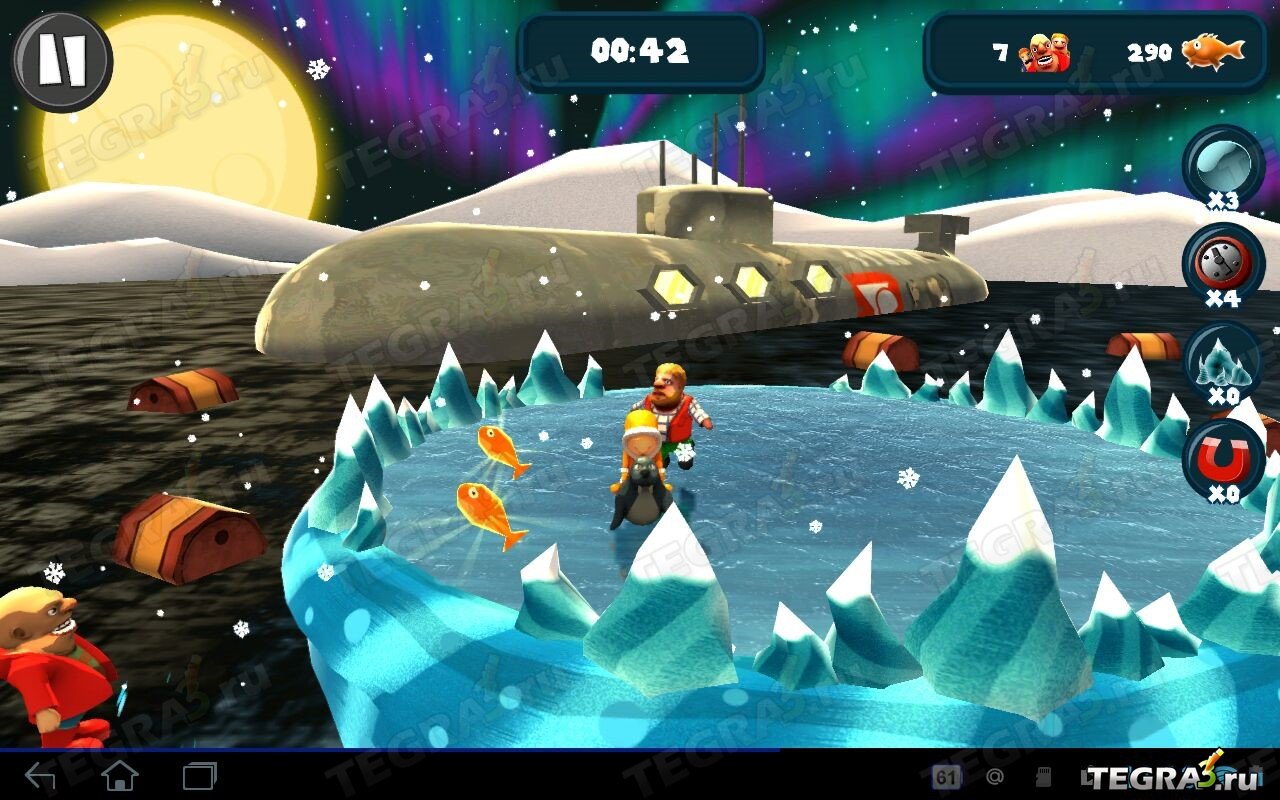
Task: Activate the red magnet power-up
Action: [1223, 458]
